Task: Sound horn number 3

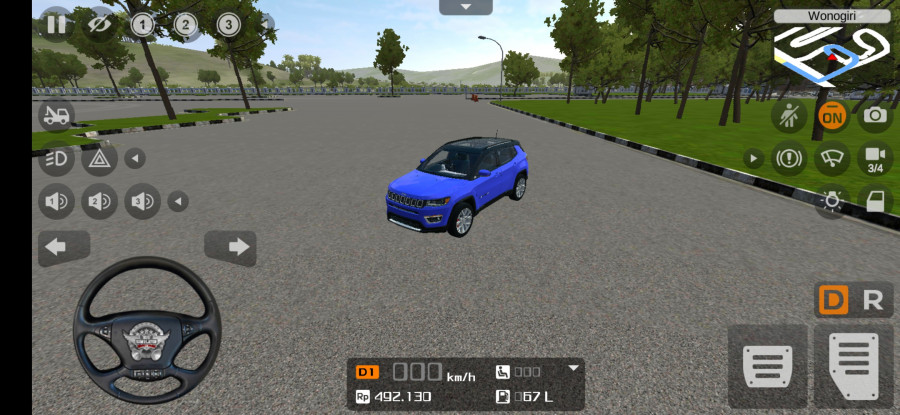Action: coord(142,202)
